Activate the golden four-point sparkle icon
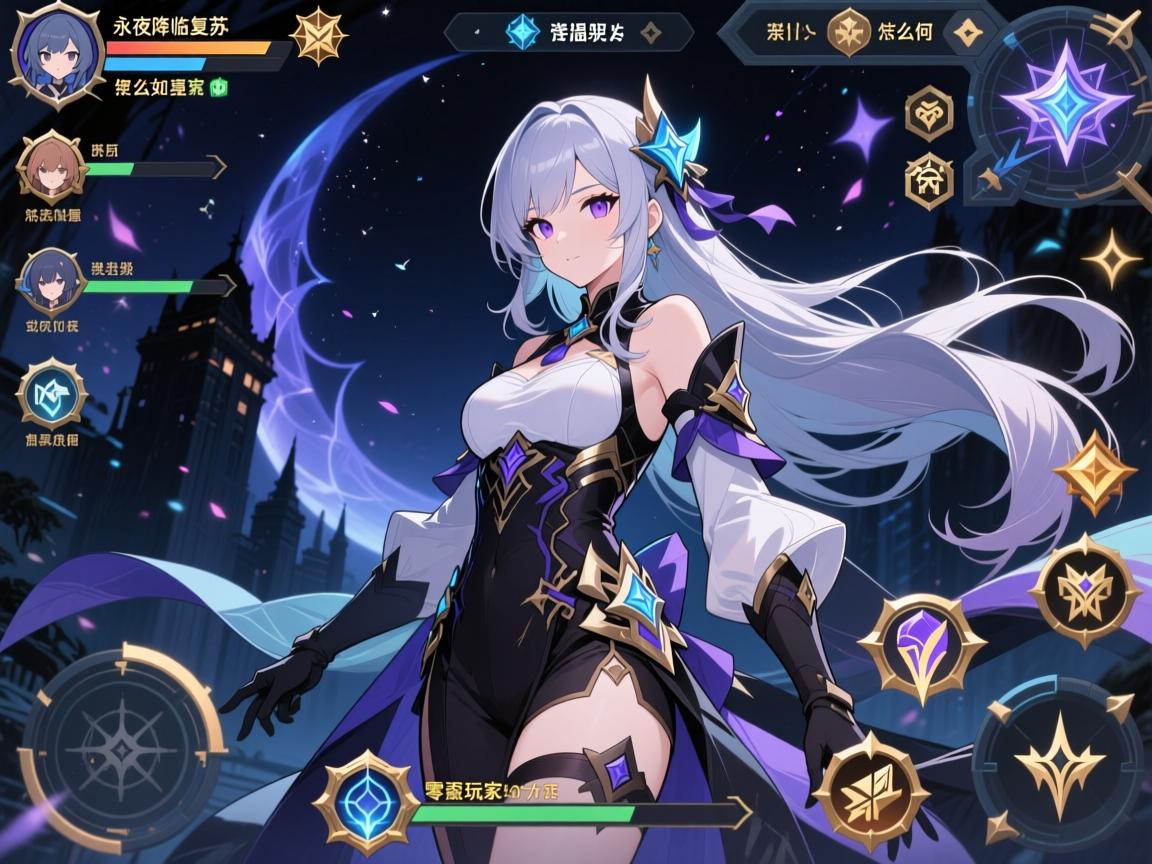 (x=1110, y=261)
